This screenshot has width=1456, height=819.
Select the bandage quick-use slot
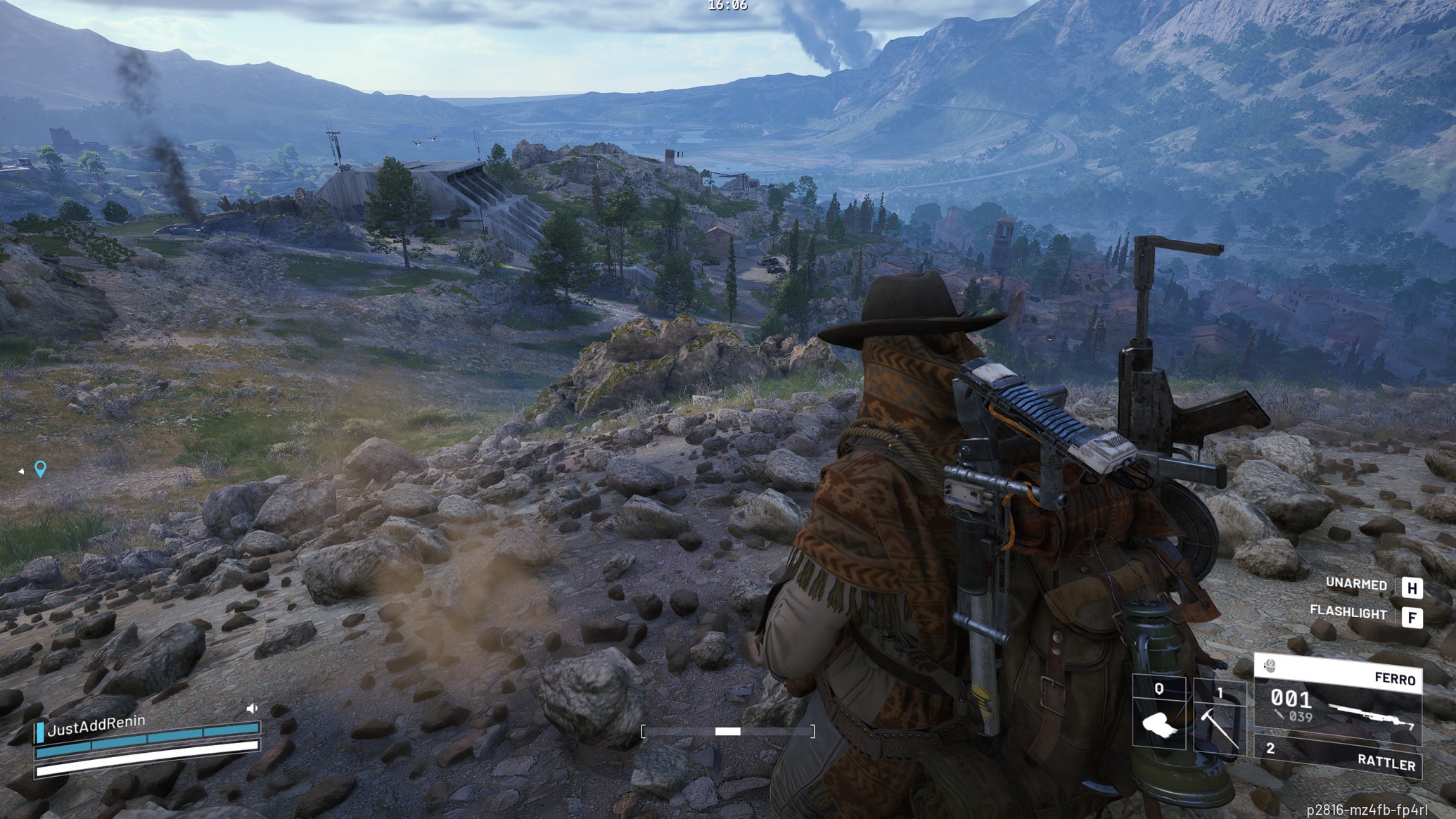coord(1159,713)
